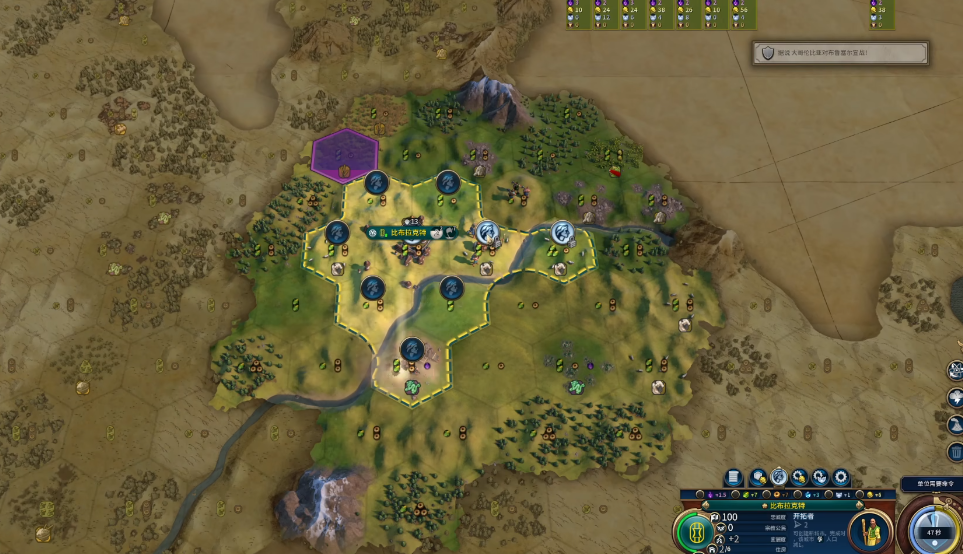Open the purchase tile mode
This screenshot has height=554, width=963.
click(x=756, y=477)
